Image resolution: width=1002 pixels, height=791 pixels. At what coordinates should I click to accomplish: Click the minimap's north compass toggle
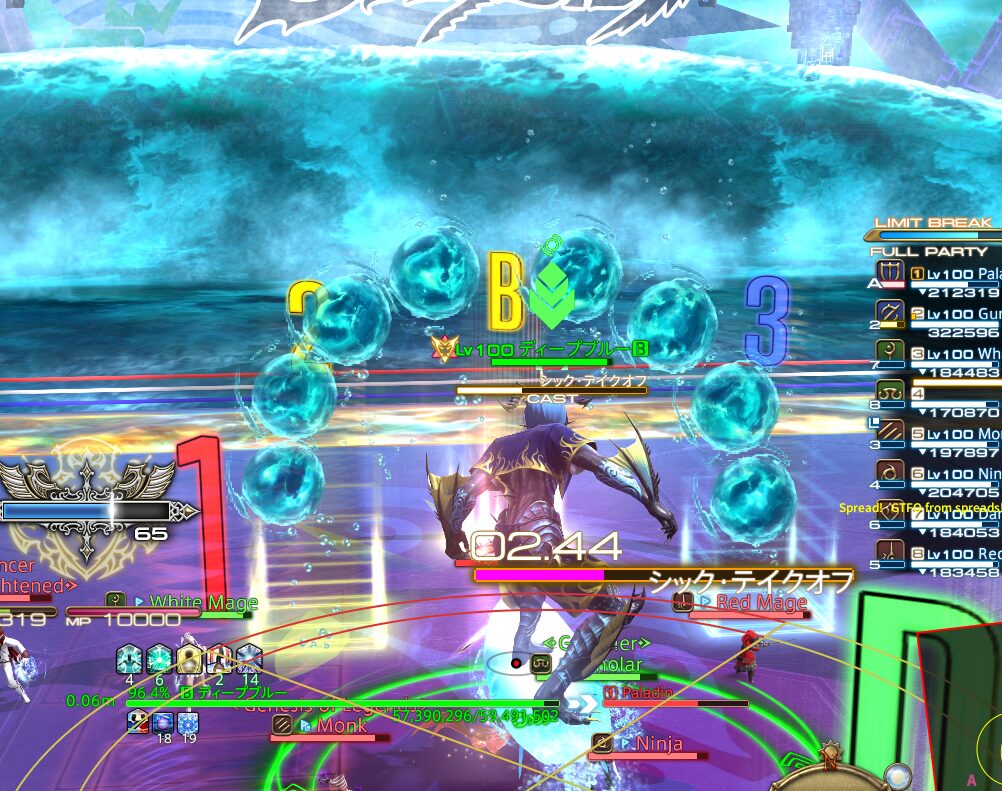(829, 755)
